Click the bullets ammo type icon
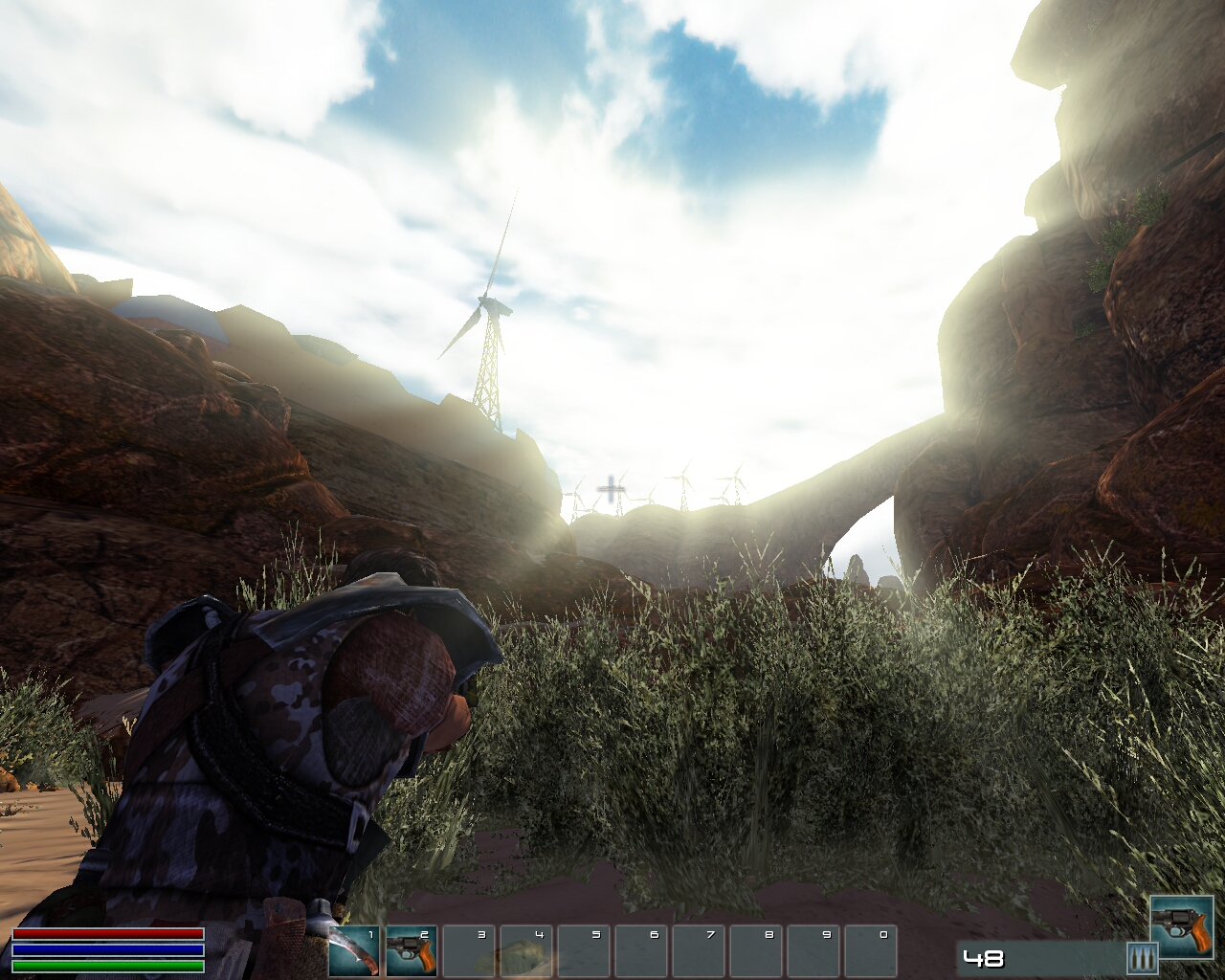This screenshot has width=1225, height=980. (x=1142, y=958)
